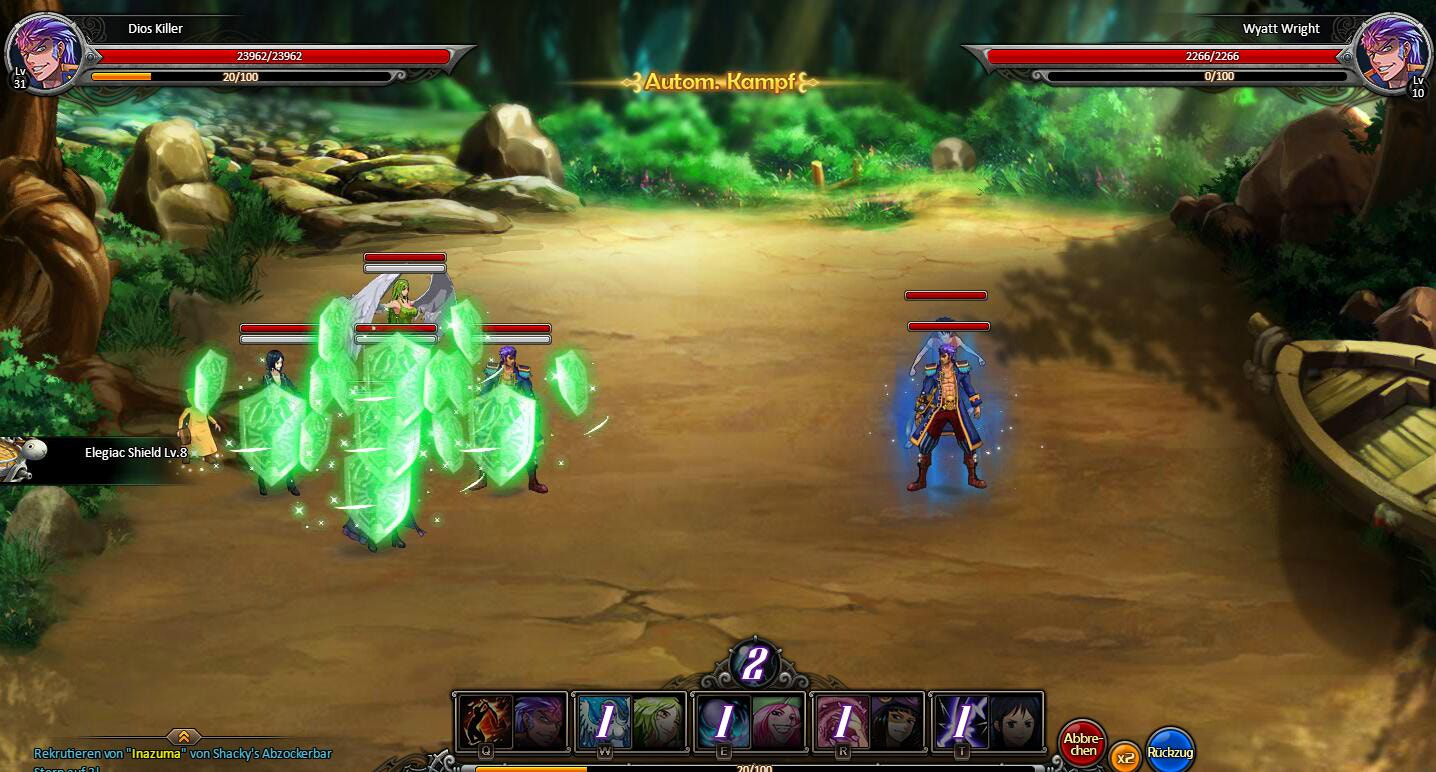Click the Inazuma name in the chat message

[157, 754]
